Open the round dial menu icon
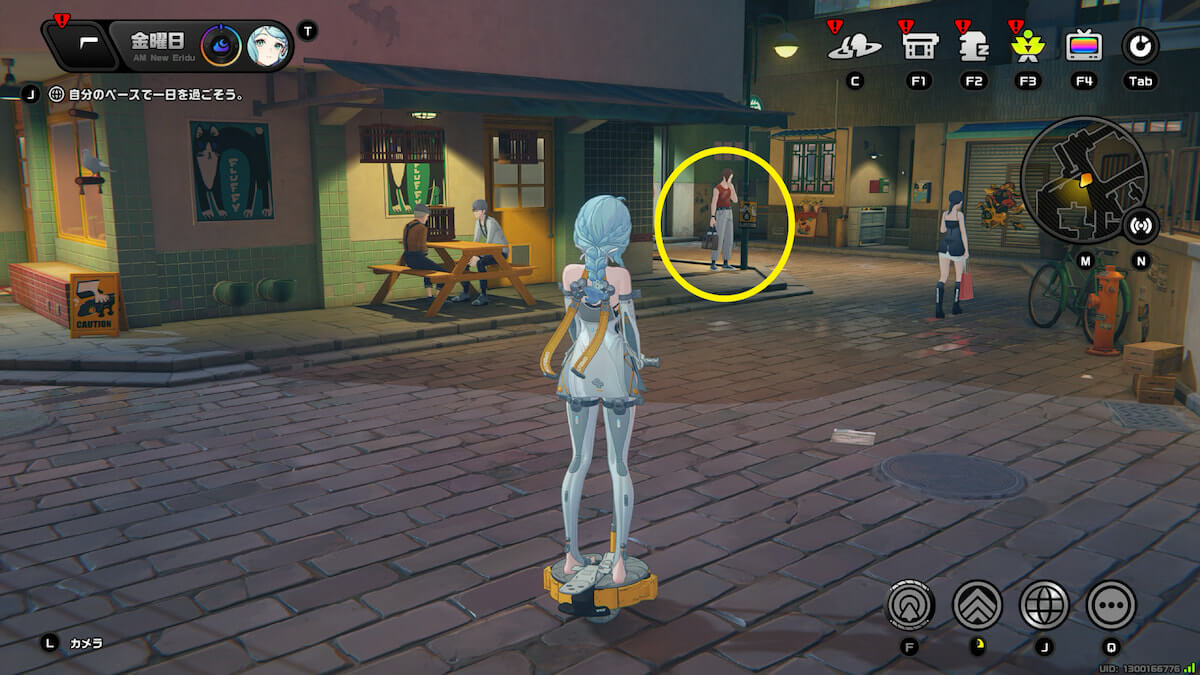The width and height of the screenshot is (1200, 675). tap(1139, 46)
